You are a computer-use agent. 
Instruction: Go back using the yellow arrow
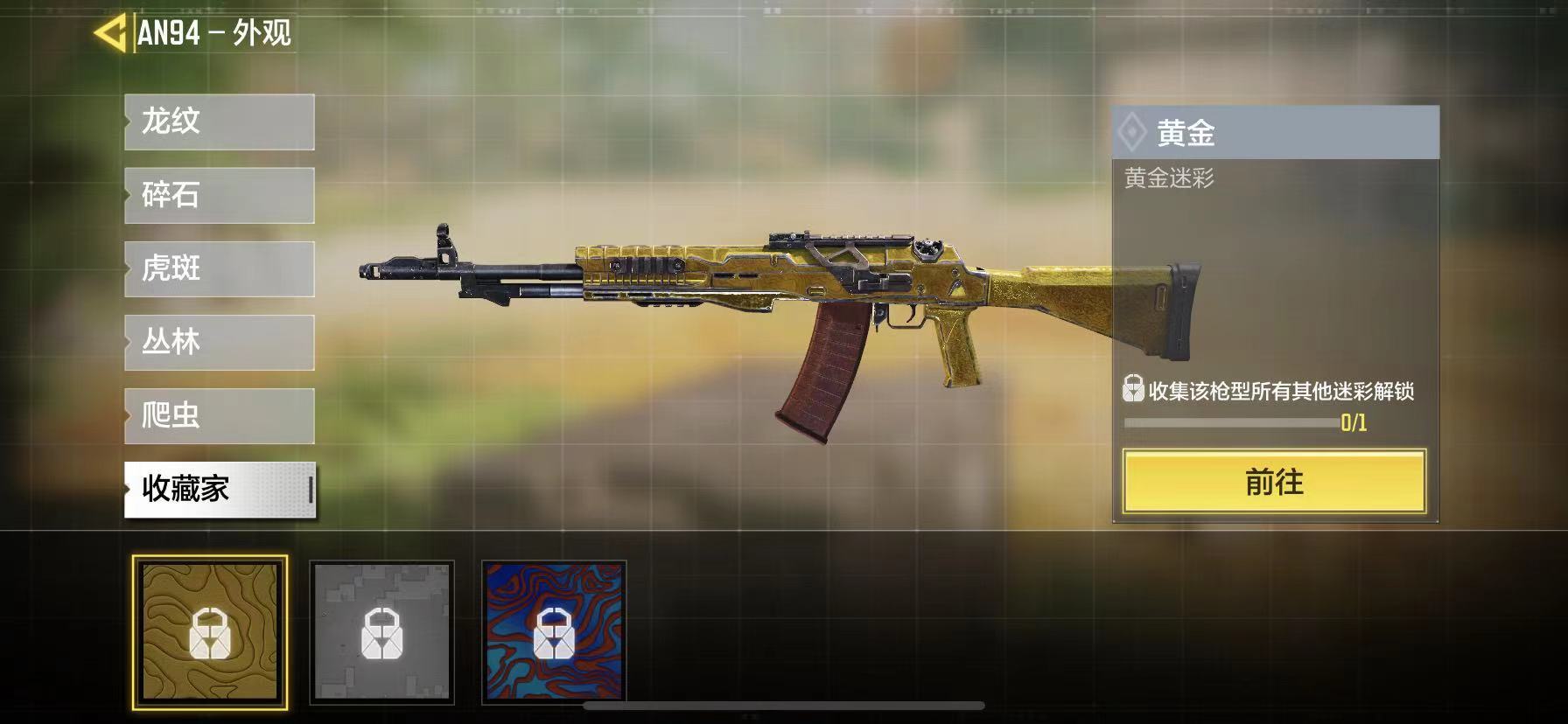point(110,33)
